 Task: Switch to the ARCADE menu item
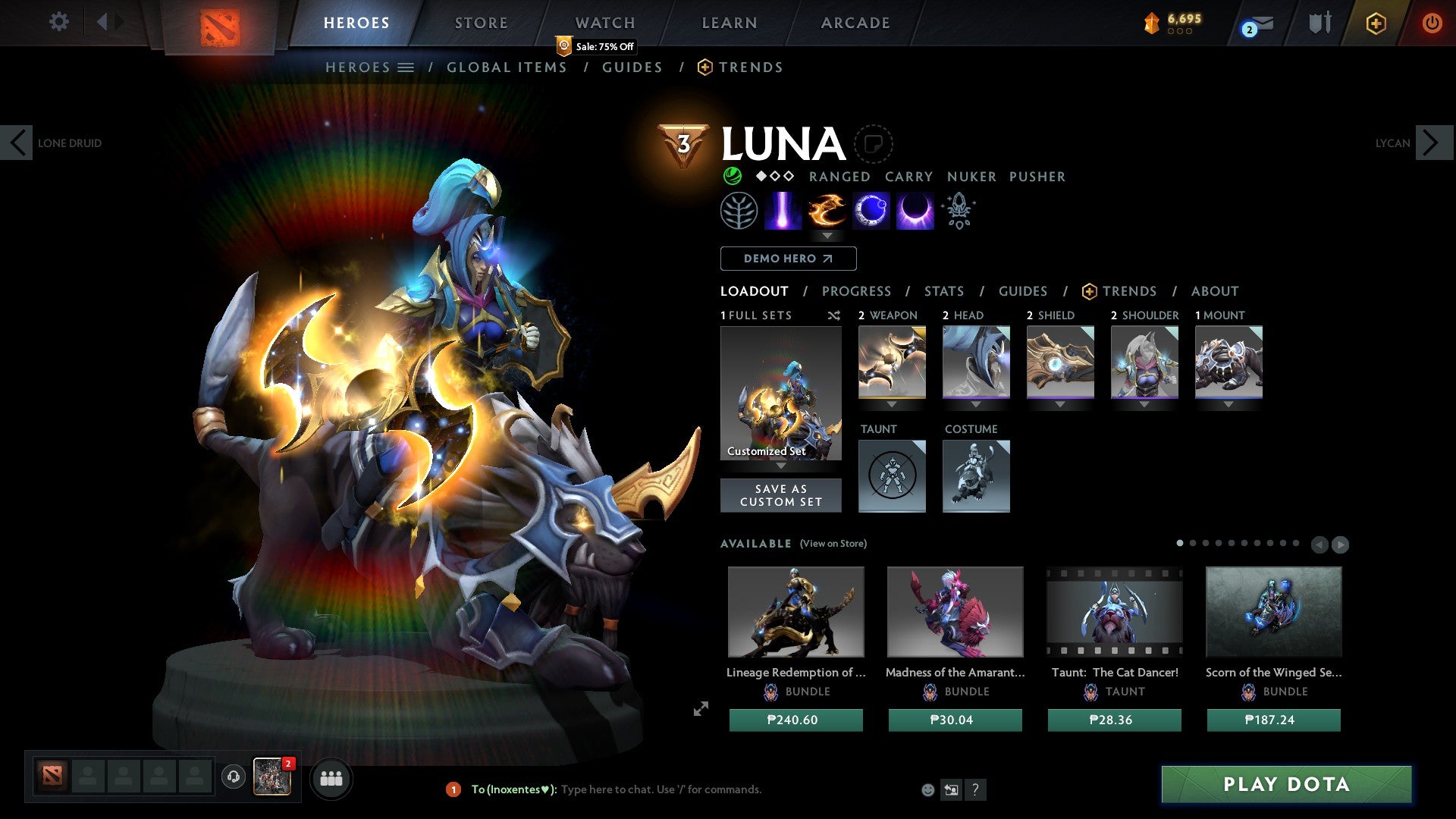tap(855, 23)
